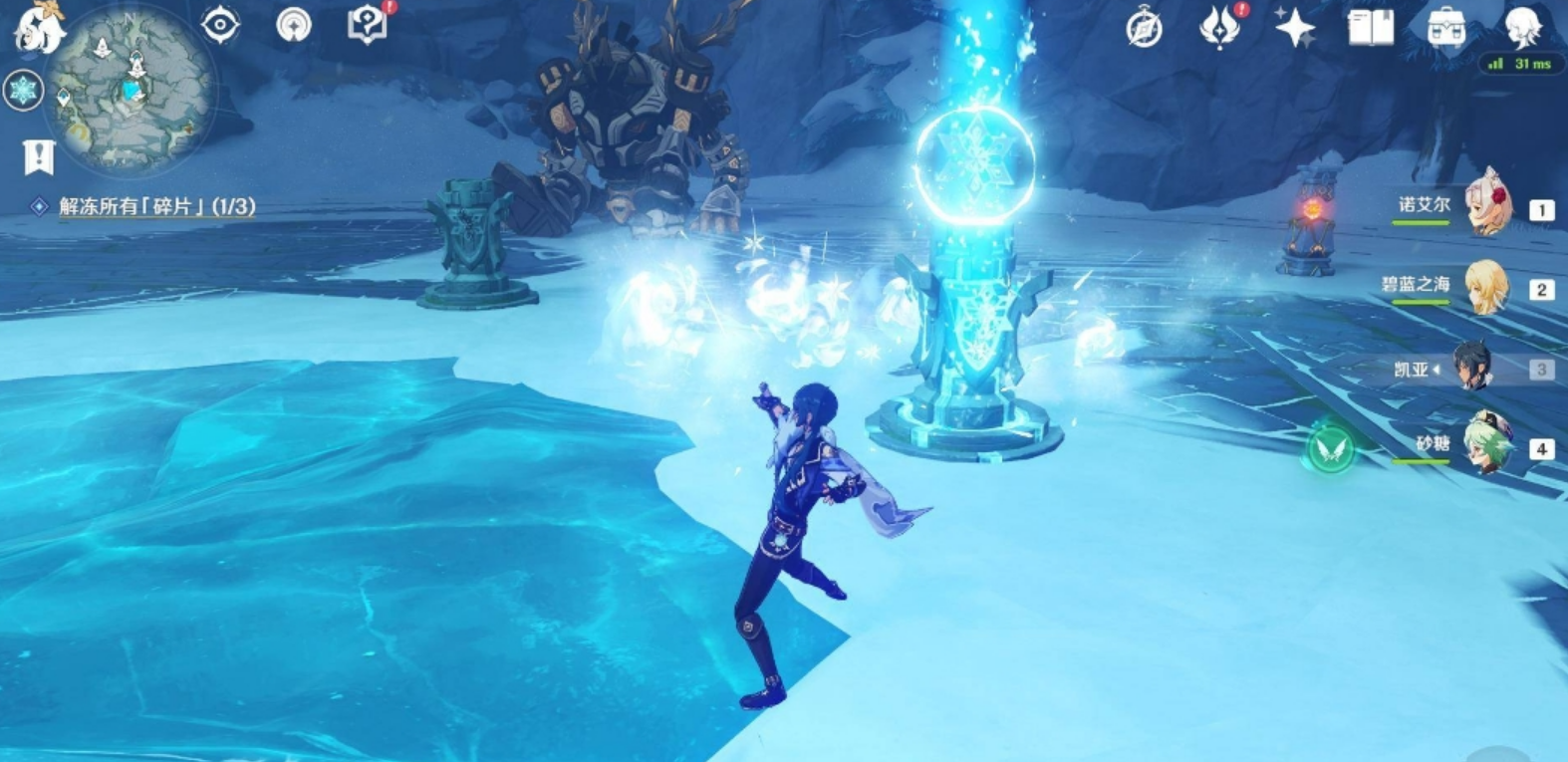
Task: Open the Paimon main menu
Action: [x=38, y=26]
